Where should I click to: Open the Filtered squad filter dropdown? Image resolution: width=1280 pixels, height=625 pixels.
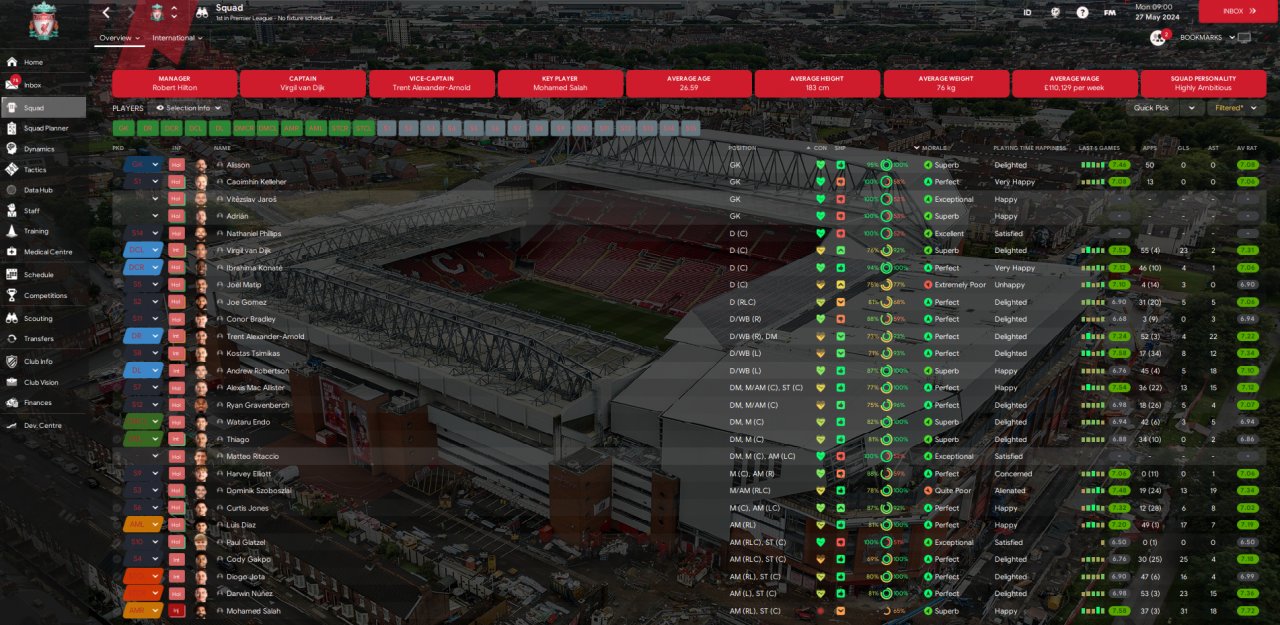coord(1236,108)
